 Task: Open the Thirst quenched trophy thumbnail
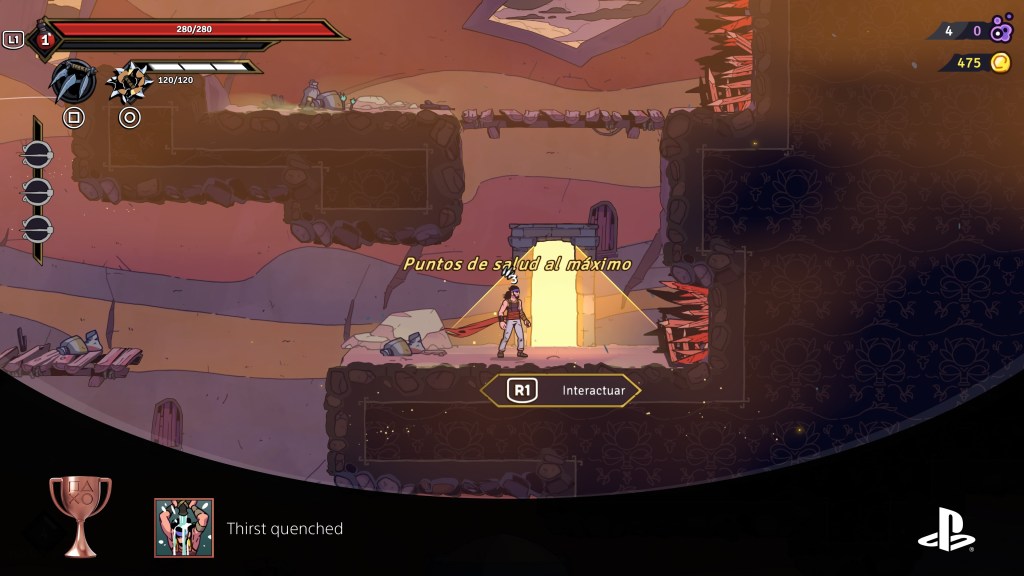pyautogui.click(x=184, y=528)
